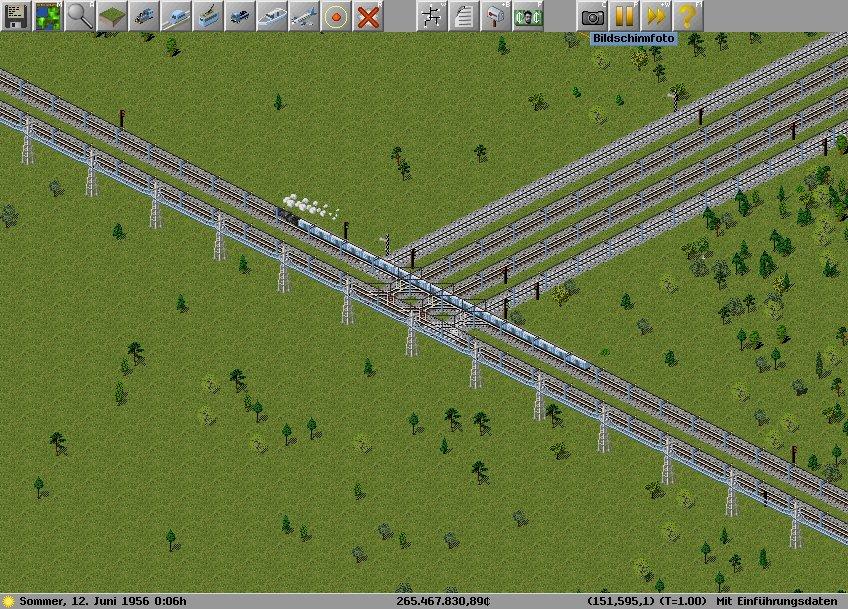Open the orange circle special tools
This screenshot has height=609, width=848.
pos(336,16)
